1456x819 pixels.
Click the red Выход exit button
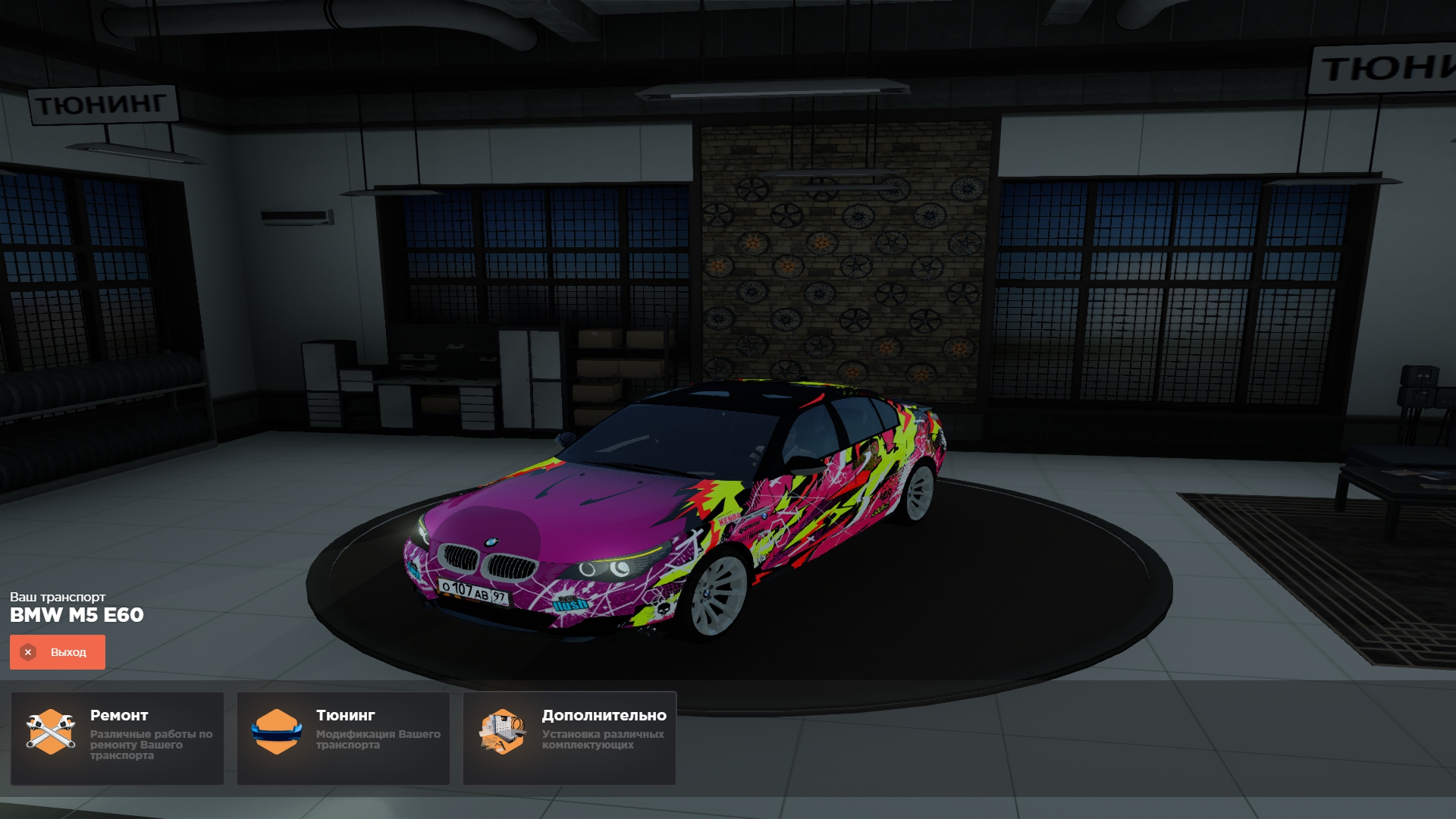click(x=58, y=652)
